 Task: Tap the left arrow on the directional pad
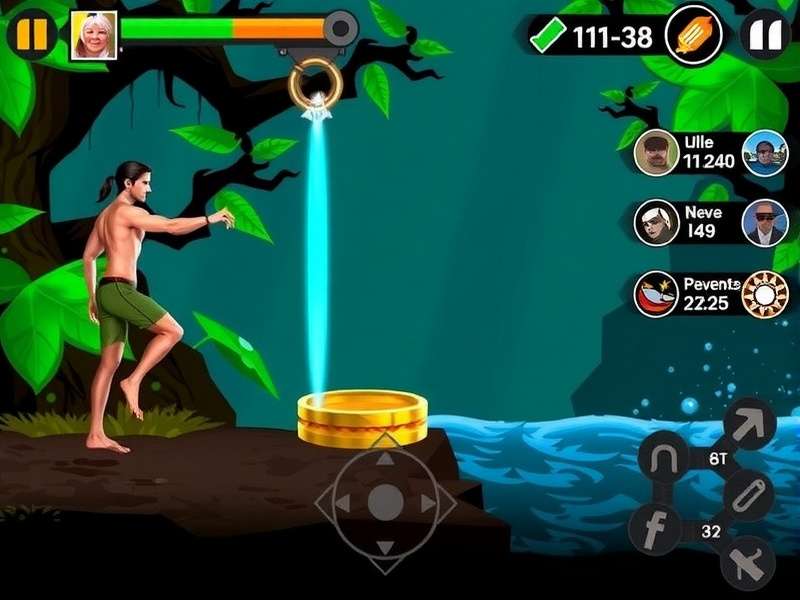point(344,503)
